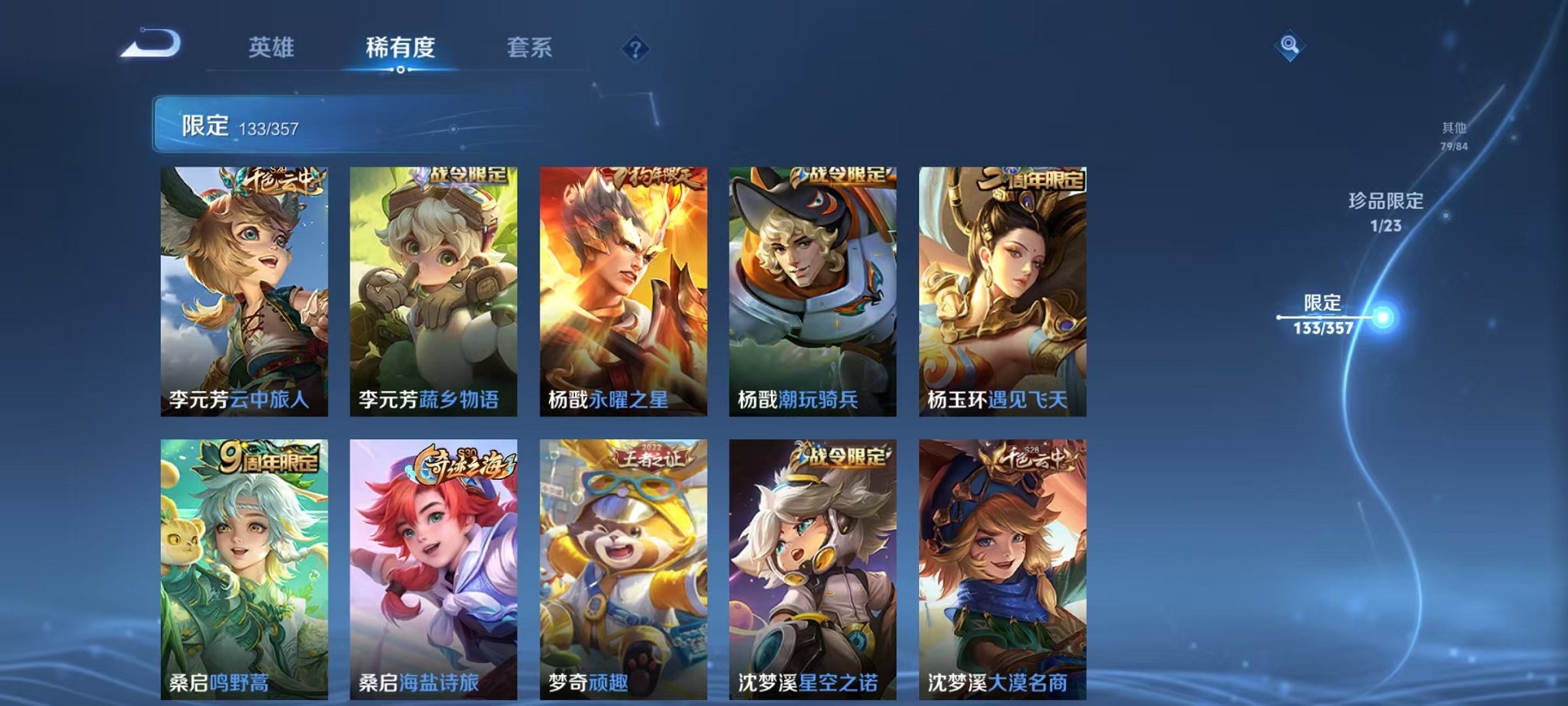Click the magnifier search icon top right
Viewport: 1568px width, 706px height.
tap(1288, 46)
